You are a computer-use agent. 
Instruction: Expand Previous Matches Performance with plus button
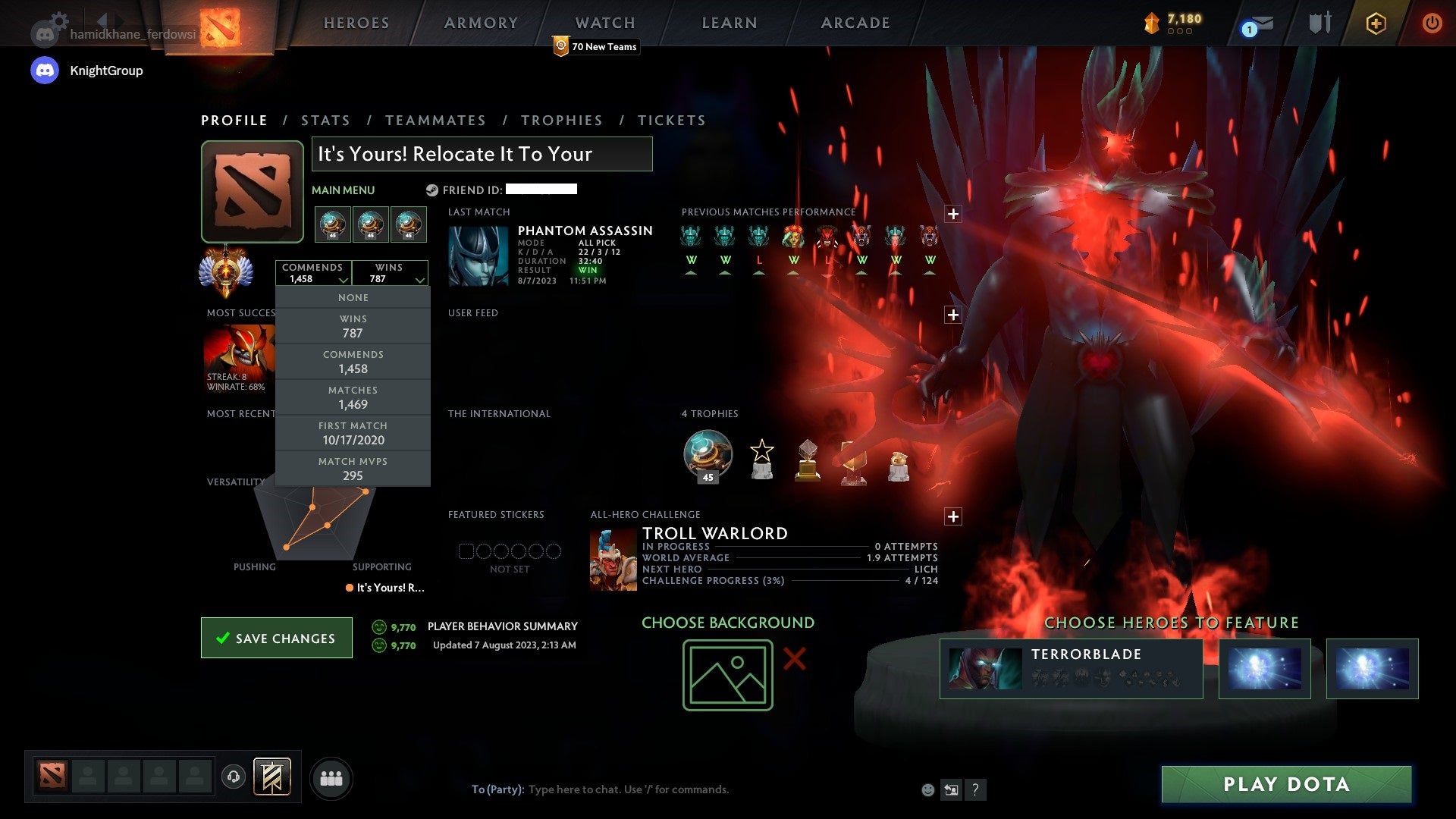(x=953, y=214)
